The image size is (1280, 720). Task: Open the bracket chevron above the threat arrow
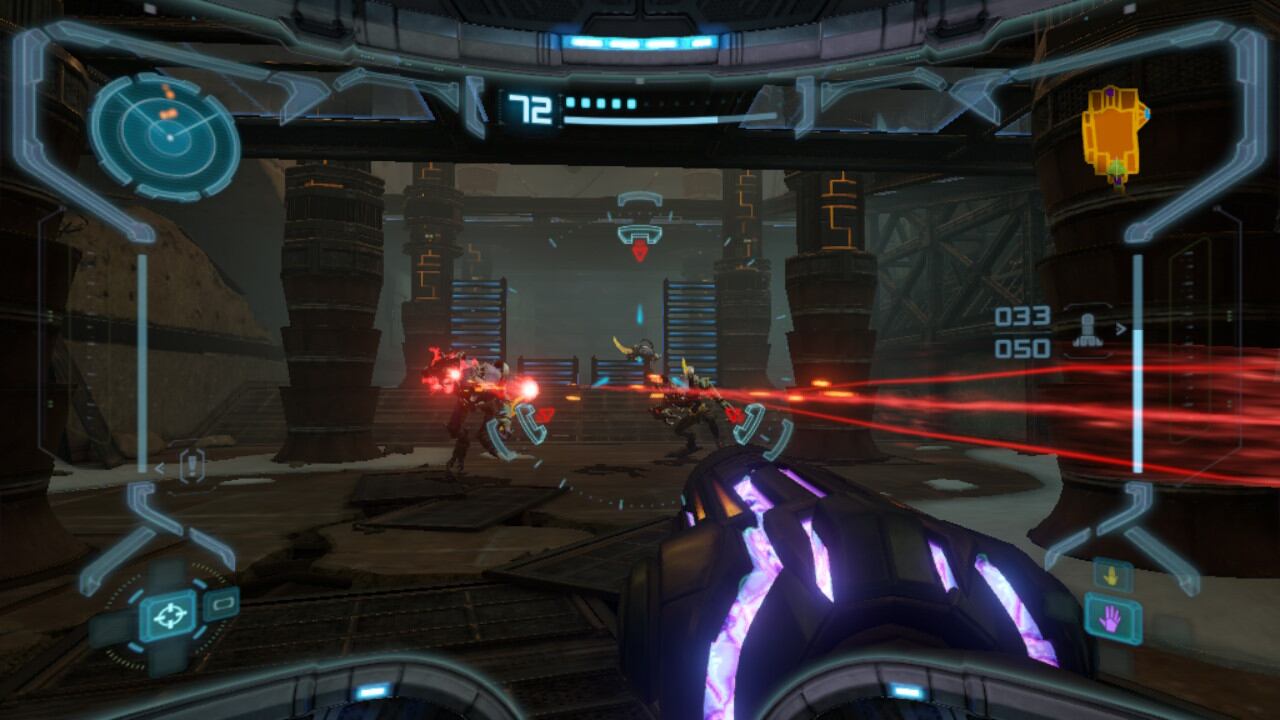click(639, 199)
